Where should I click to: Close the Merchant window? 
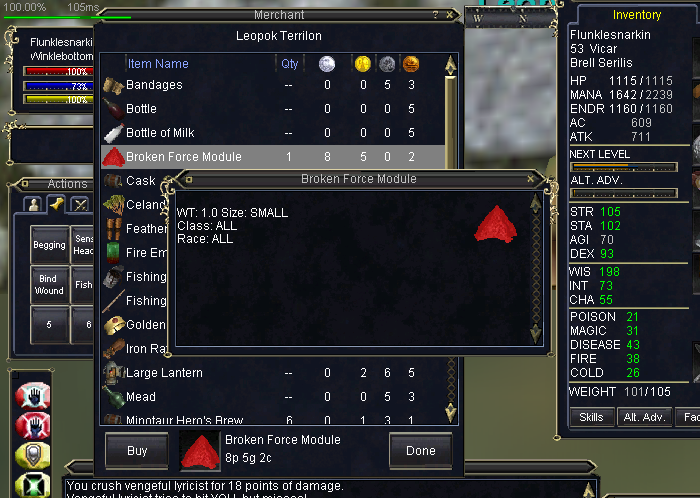450,15
